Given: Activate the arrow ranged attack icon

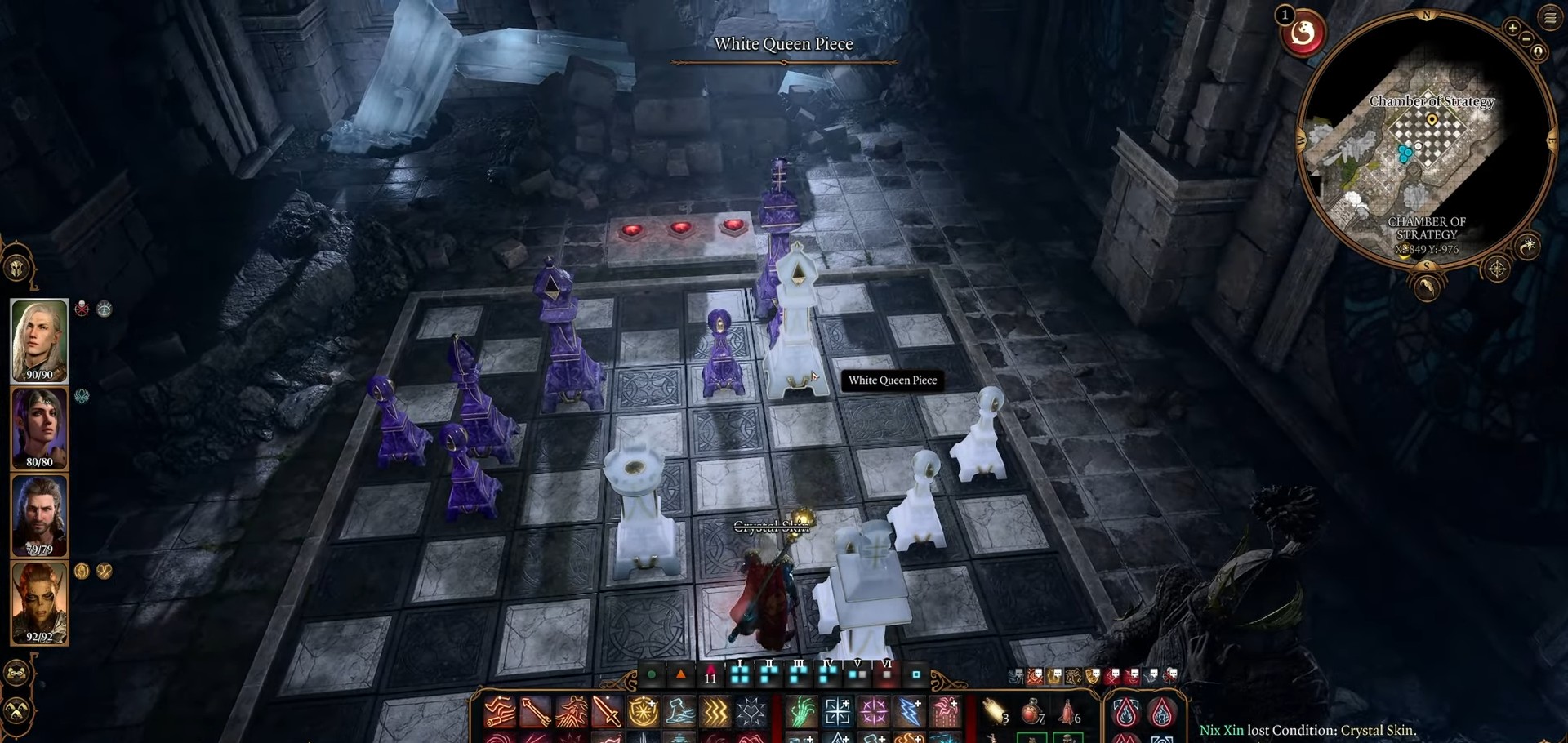Looking at the screenshot, I should click(535, 712).
